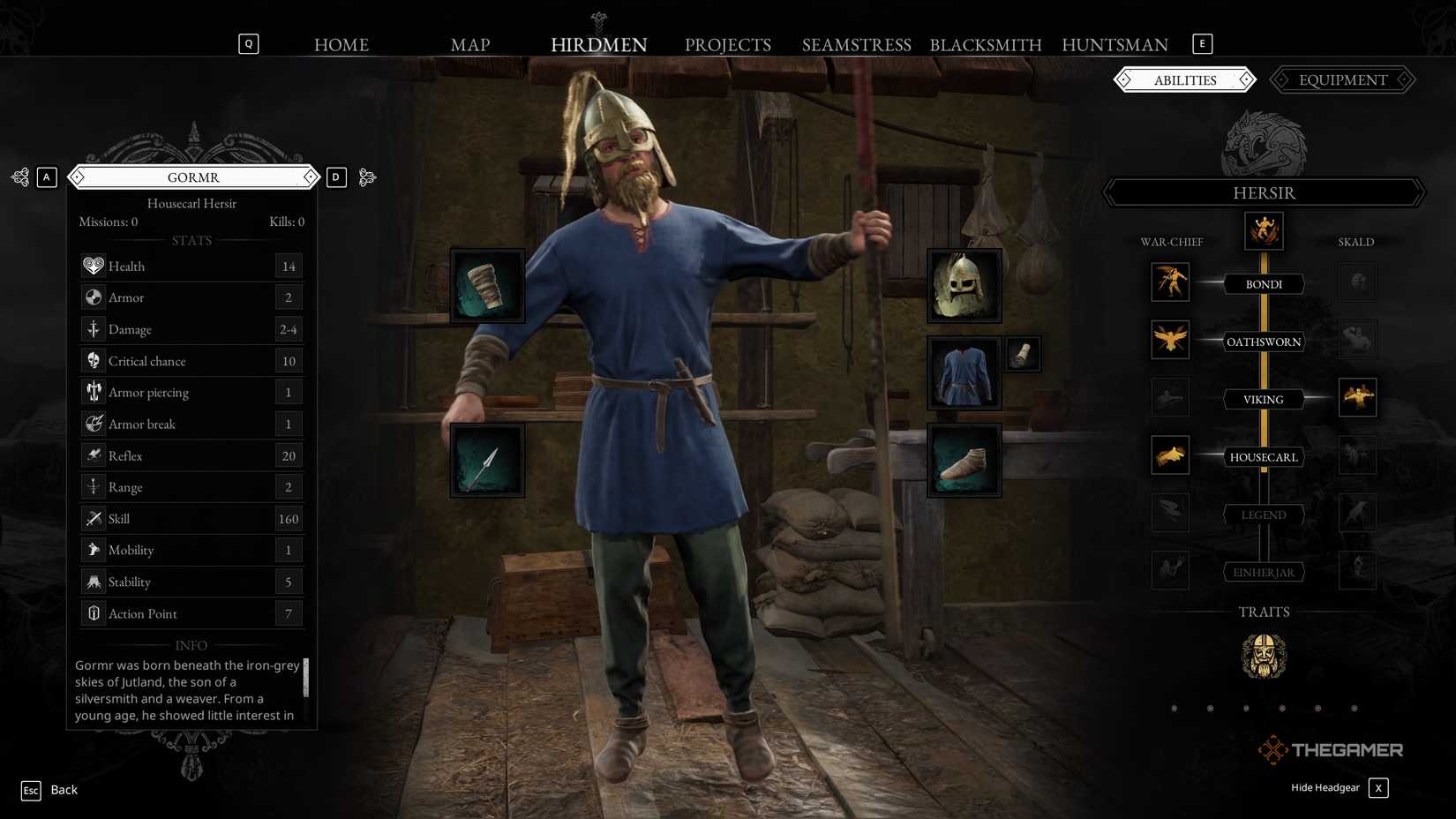Select the unlocked Viking ability in Skald column
This screenshot has width=1456, height=819.
point(1357,398)
